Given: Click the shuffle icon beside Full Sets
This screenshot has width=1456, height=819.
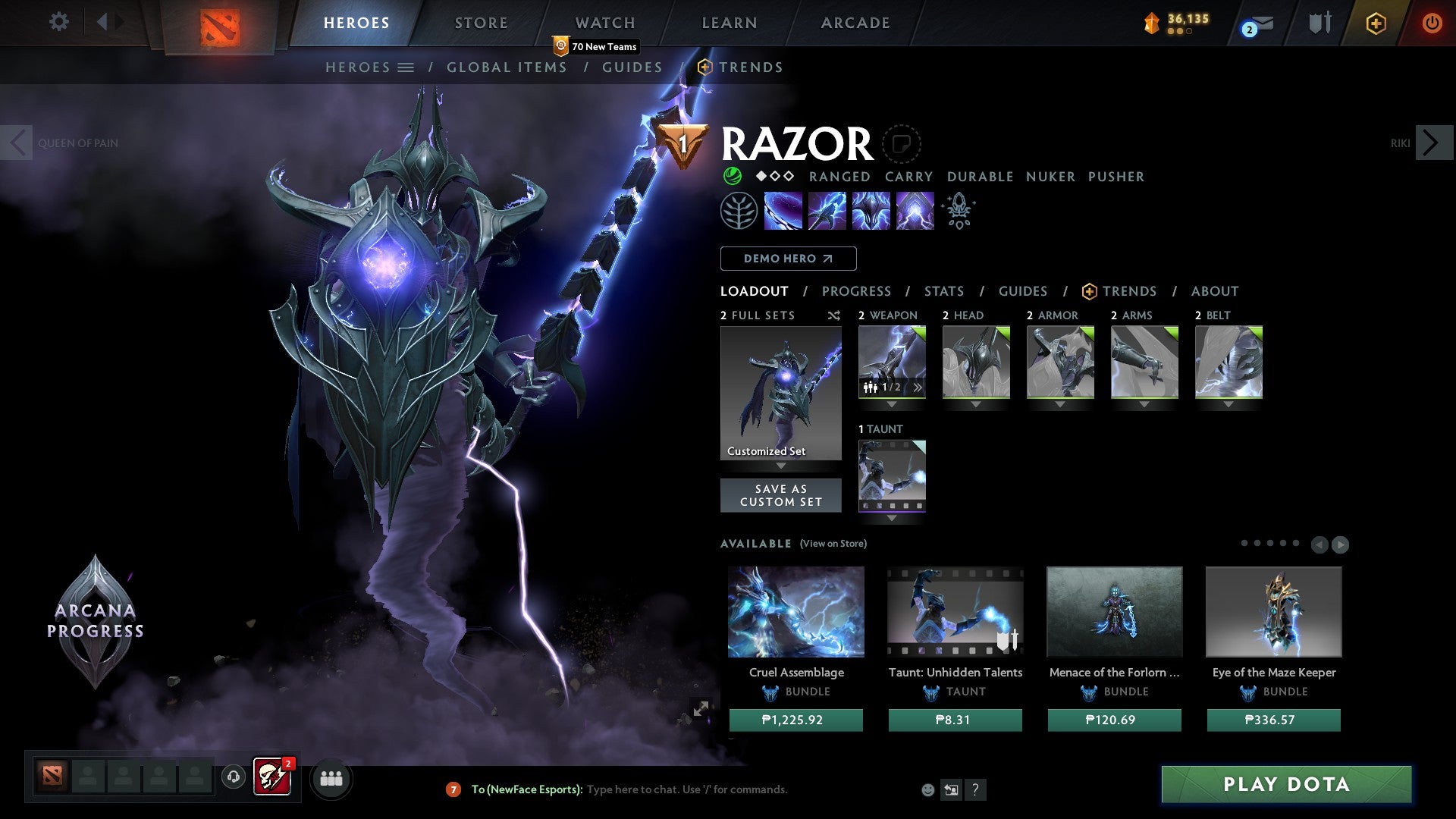Looking at the screenshot, I should (833, 315).
